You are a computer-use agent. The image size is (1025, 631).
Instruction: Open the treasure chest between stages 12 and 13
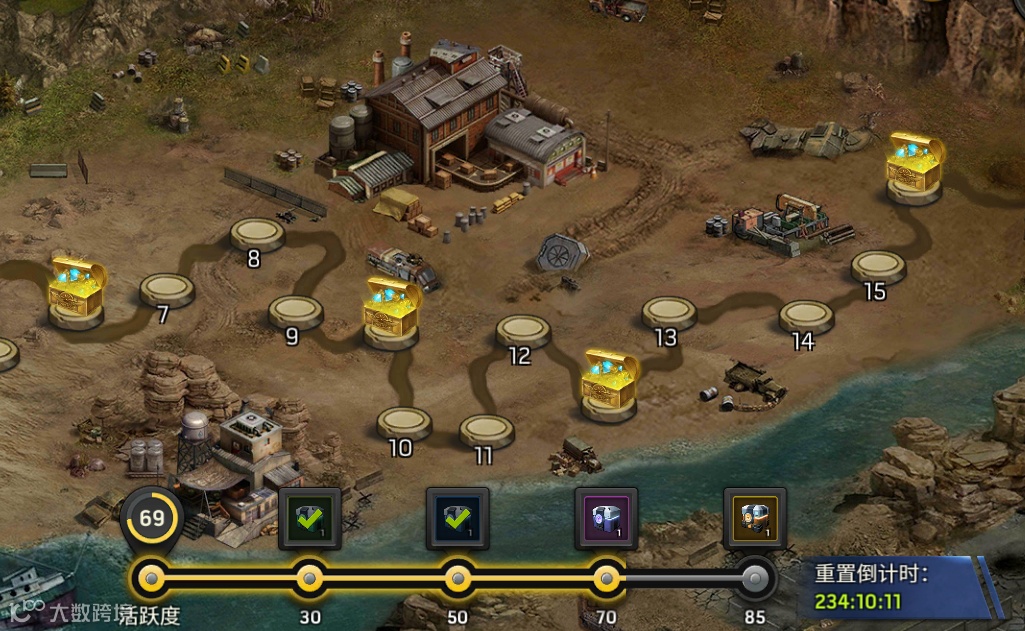(611, 380)
